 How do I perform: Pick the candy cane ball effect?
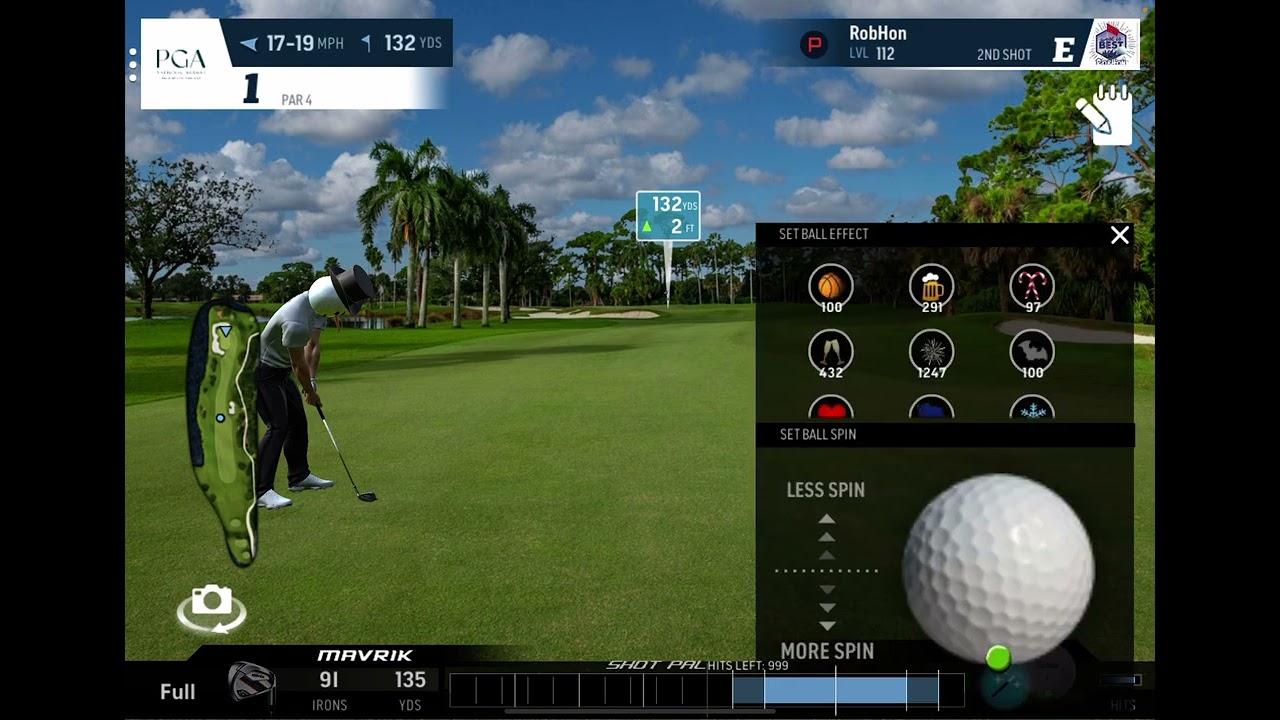point(1031,286)
